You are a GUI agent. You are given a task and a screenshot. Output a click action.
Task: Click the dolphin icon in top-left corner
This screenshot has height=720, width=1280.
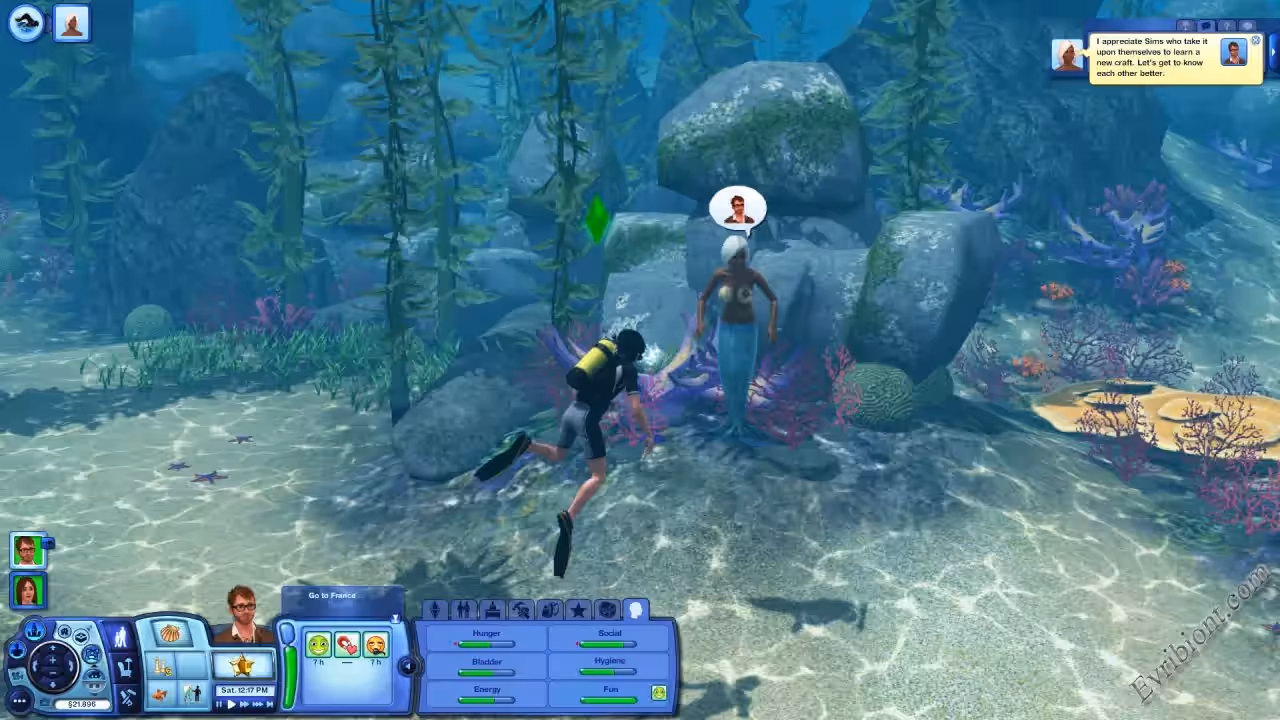tap(26, 23)
